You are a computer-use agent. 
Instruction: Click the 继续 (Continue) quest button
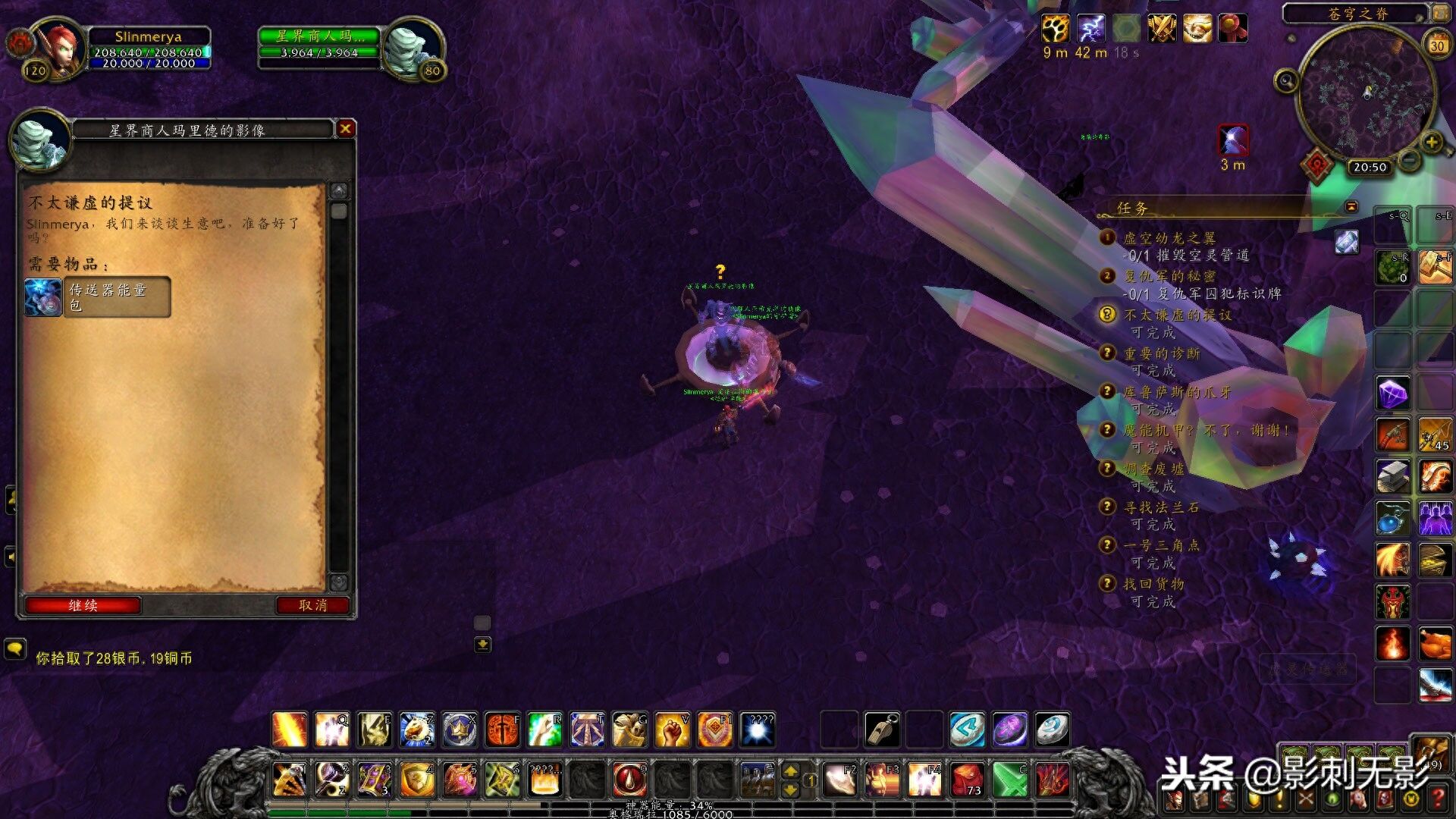click(x=83, y=605)
